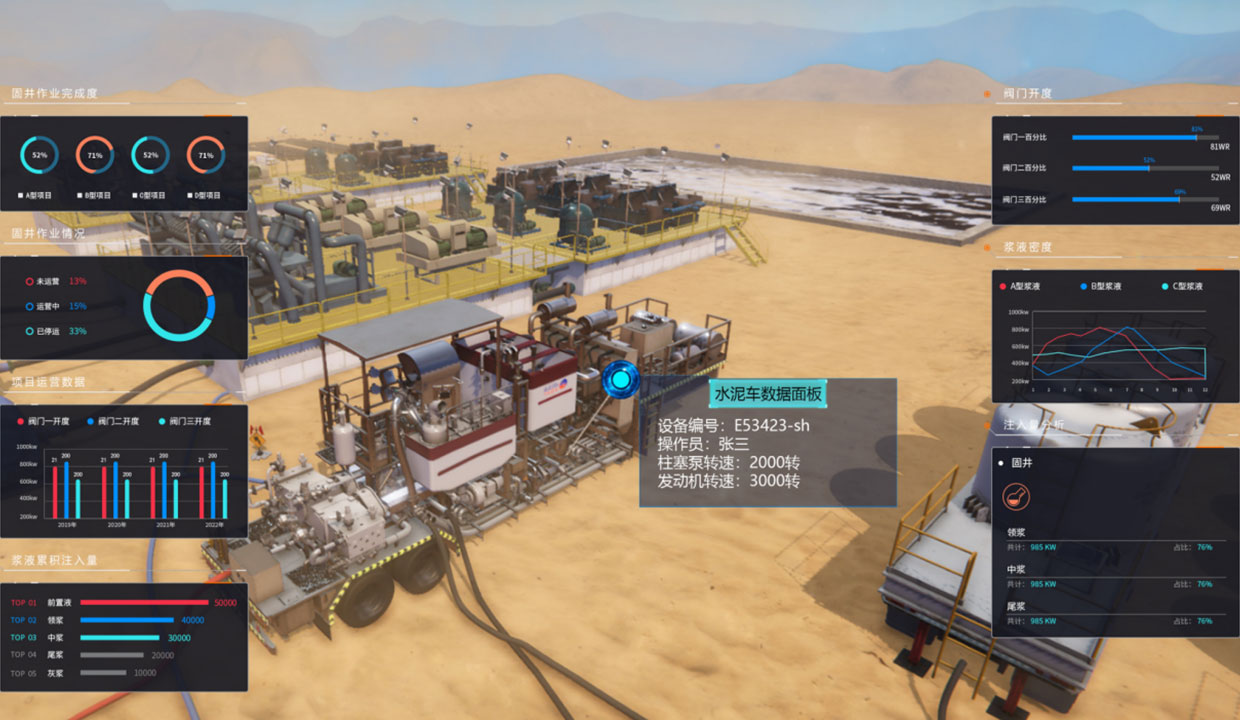Select the 水泥车数据面板 title label
Viewport: 1240px width, 720px height.
768,394
